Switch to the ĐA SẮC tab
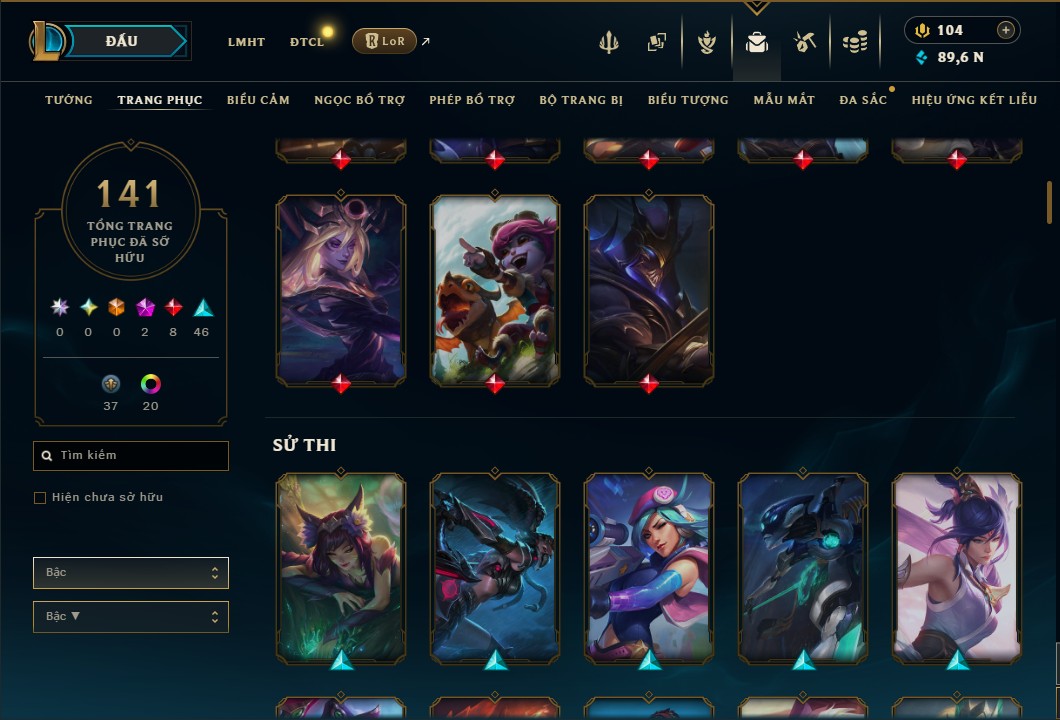The width and height of the screenshot is (1060, 720). point(863,100)
